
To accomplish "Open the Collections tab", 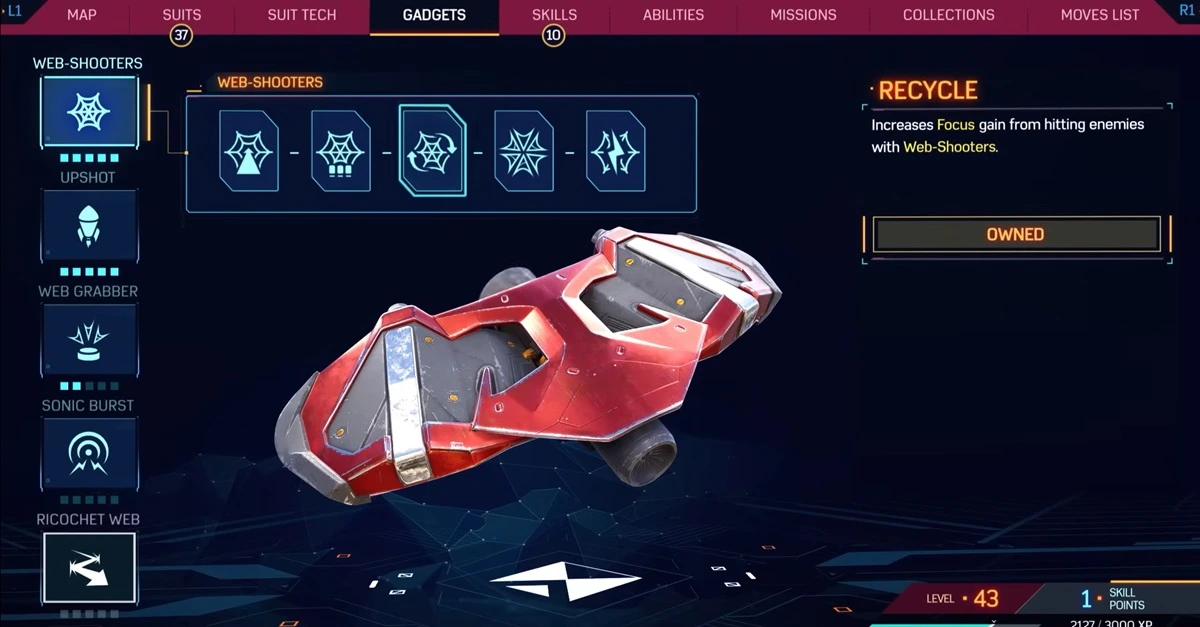I will (x=948, y=15).
